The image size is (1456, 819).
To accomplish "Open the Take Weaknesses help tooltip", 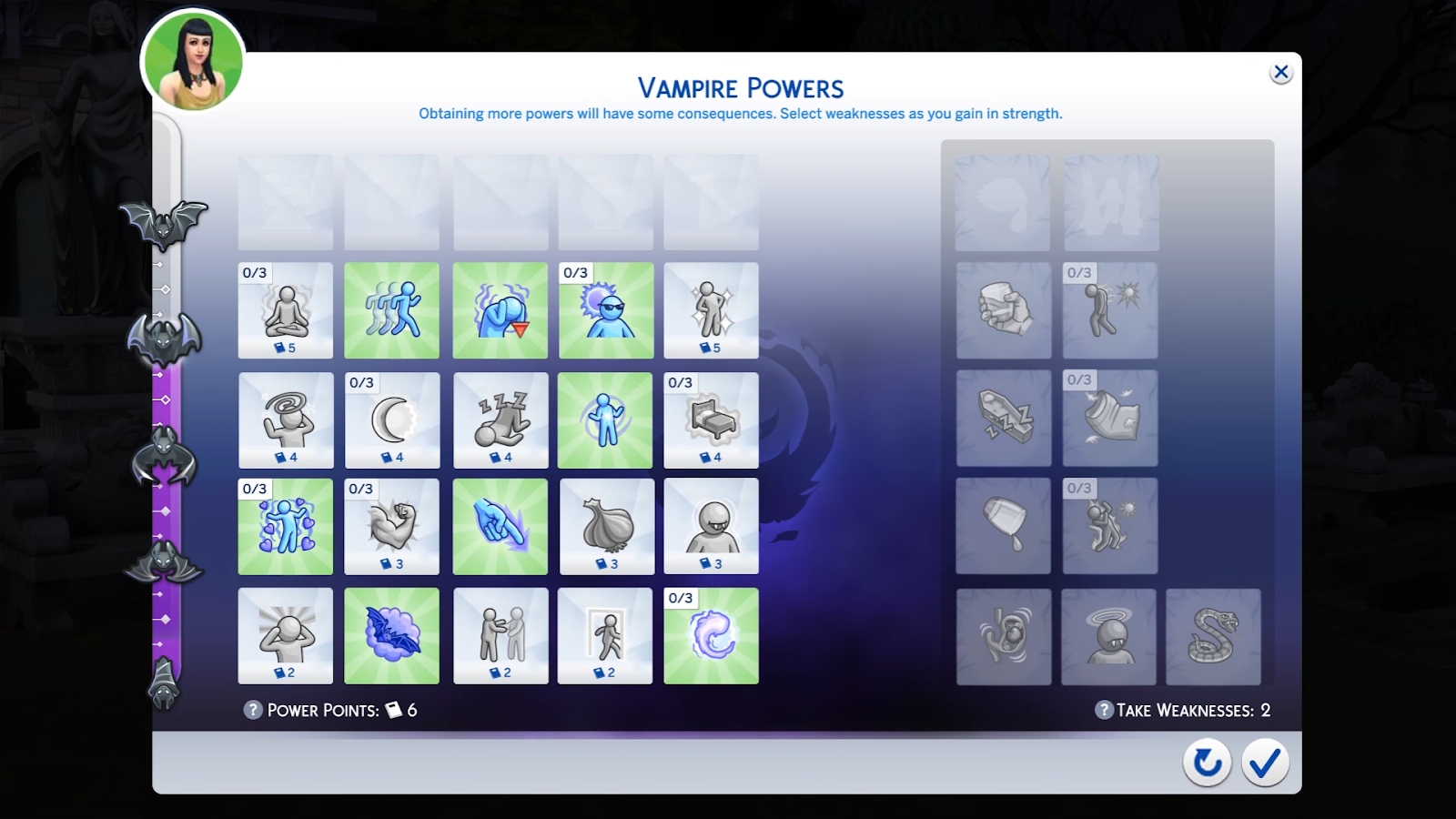I will tap(1104, 710).
